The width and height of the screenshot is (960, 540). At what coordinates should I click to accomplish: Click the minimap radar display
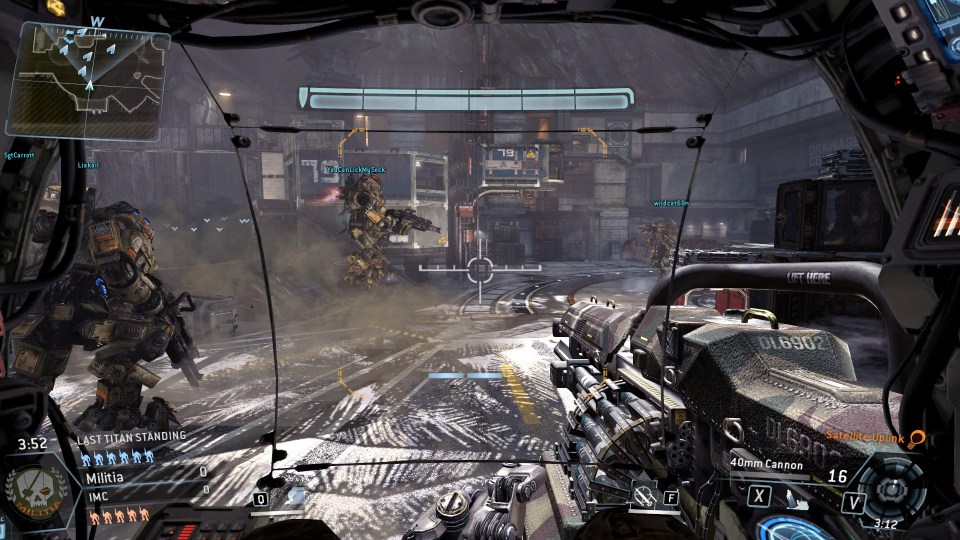pyautogui.click(x=87, y=78)
